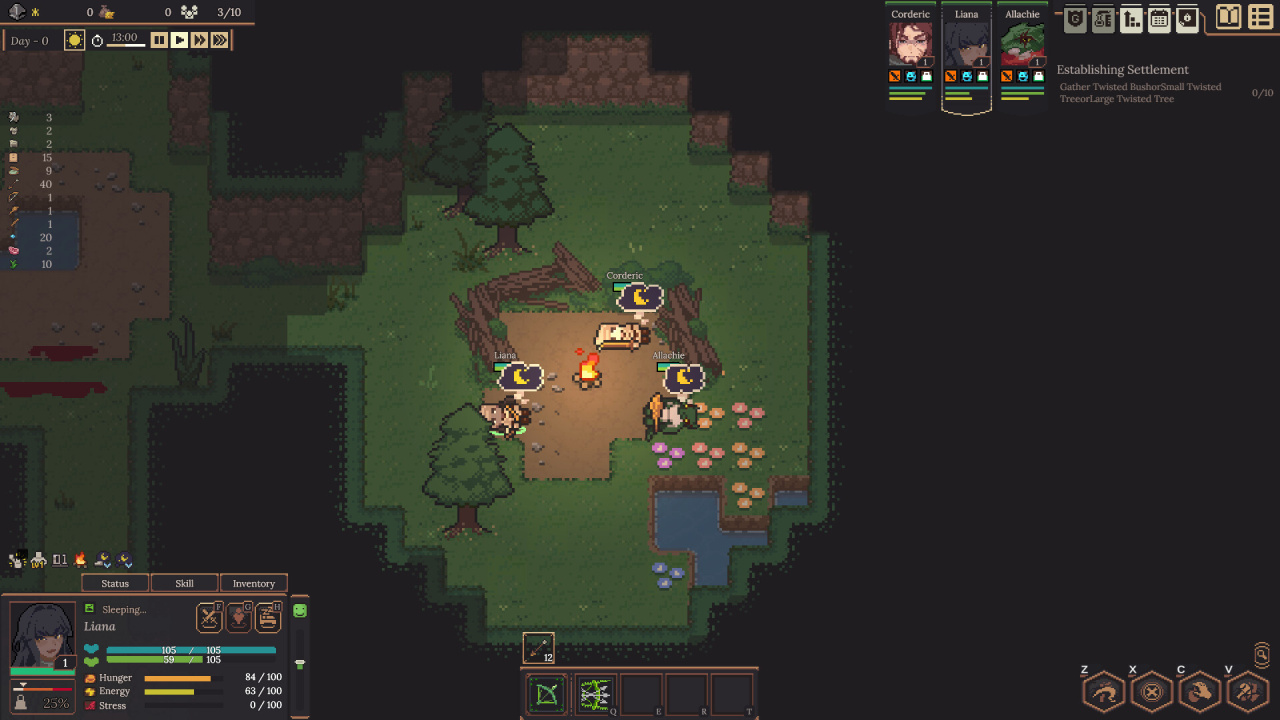Switch to the Status tab

click(115, 583)
